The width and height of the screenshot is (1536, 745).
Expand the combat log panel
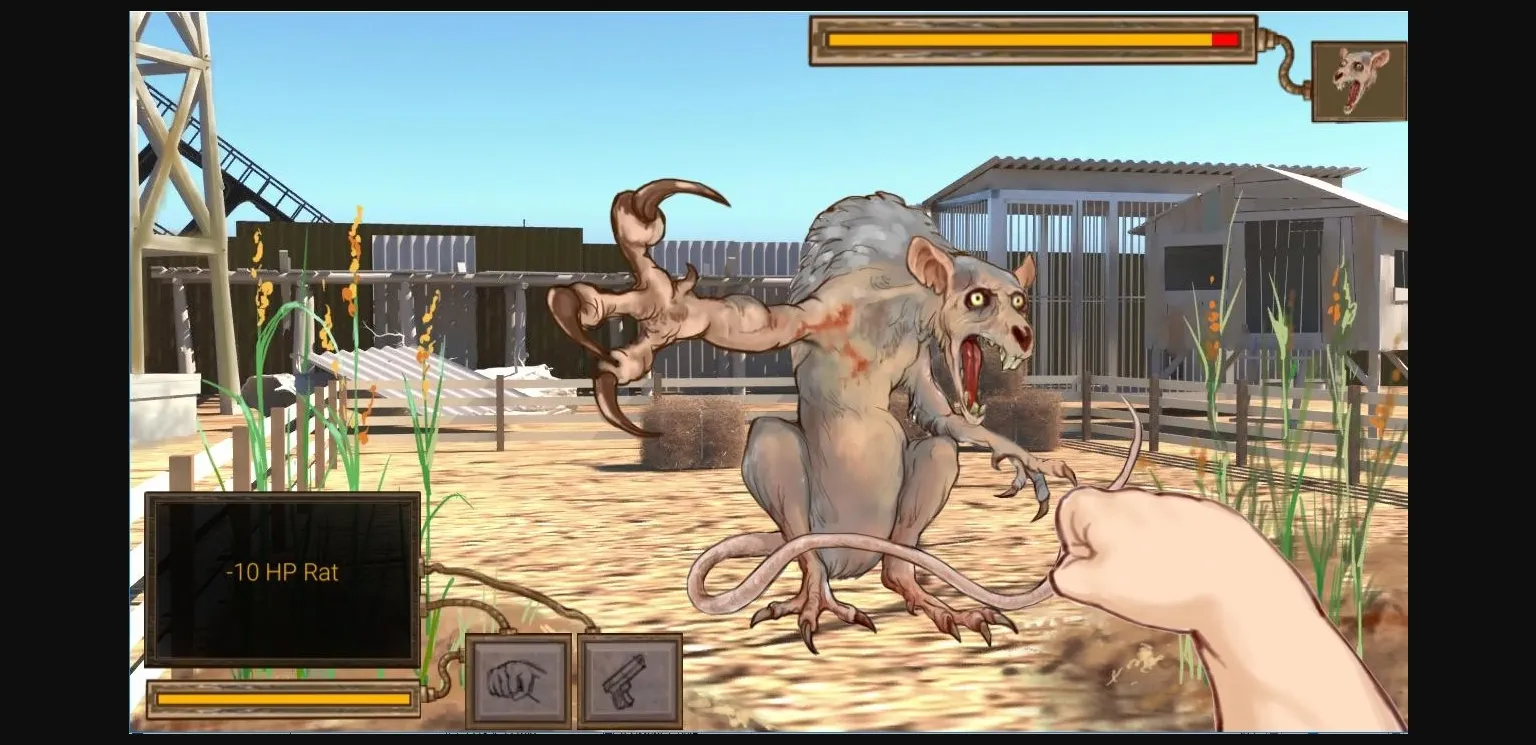click(x=283, y=580)
